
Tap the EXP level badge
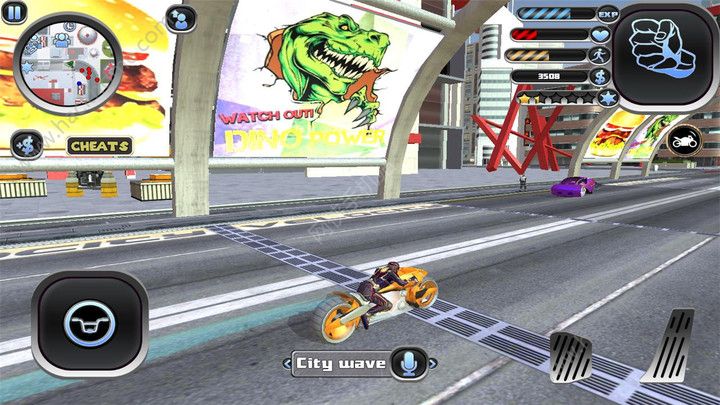(607, 14)
